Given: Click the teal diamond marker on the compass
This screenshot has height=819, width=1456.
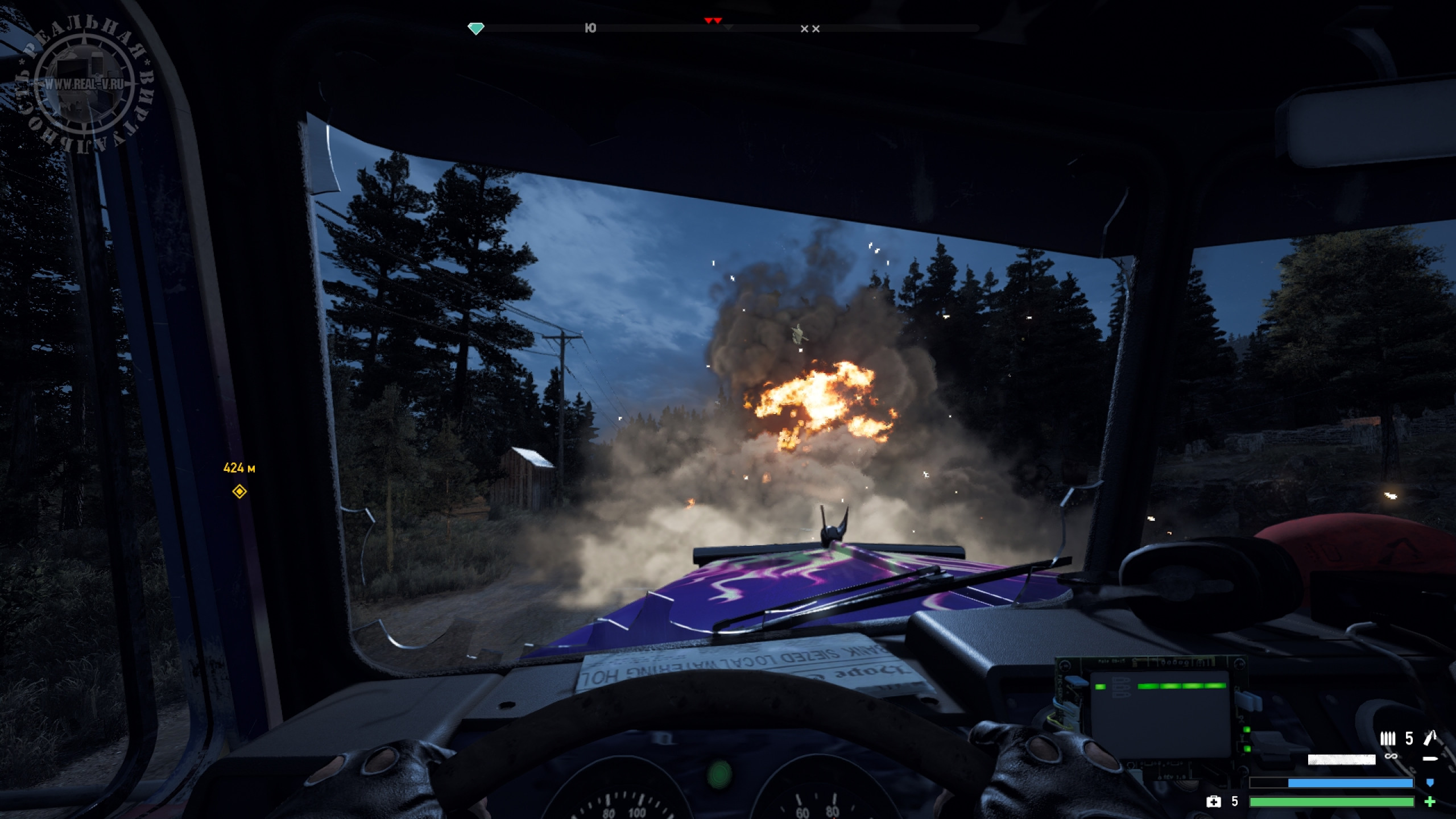Looking at the screenshot, I should tap(476, 28).
